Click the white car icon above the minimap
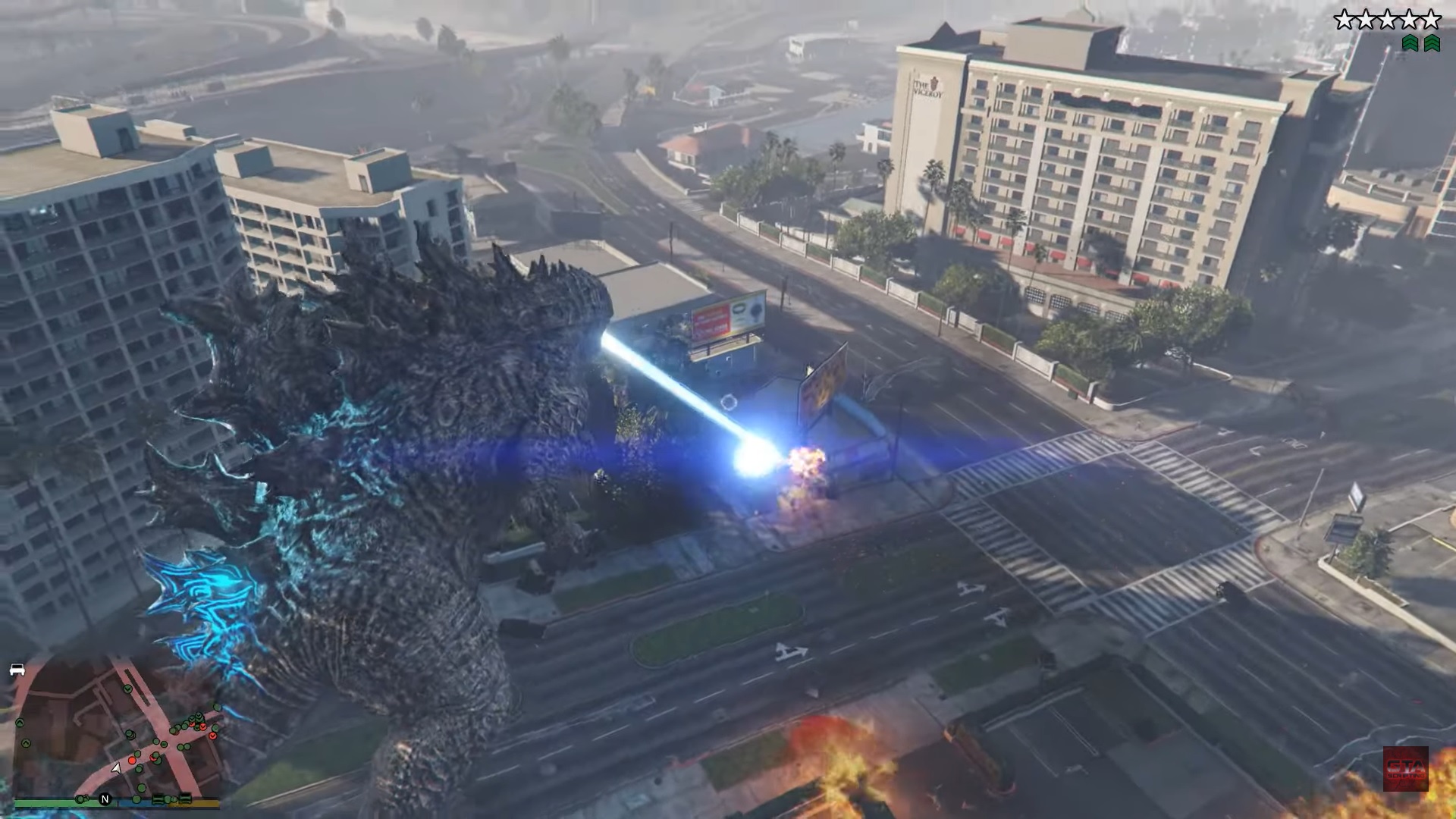Screen dimensions: 1456x819 click(x=17, y=670)
